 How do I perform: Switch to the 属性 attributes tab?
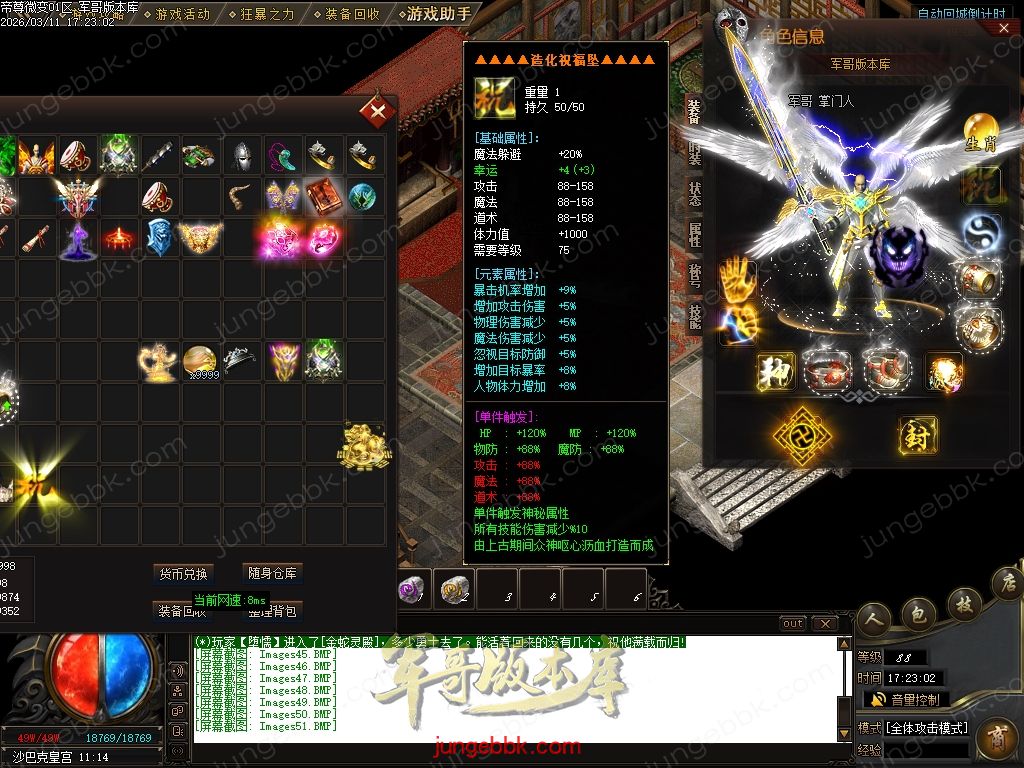click(694, 235)
